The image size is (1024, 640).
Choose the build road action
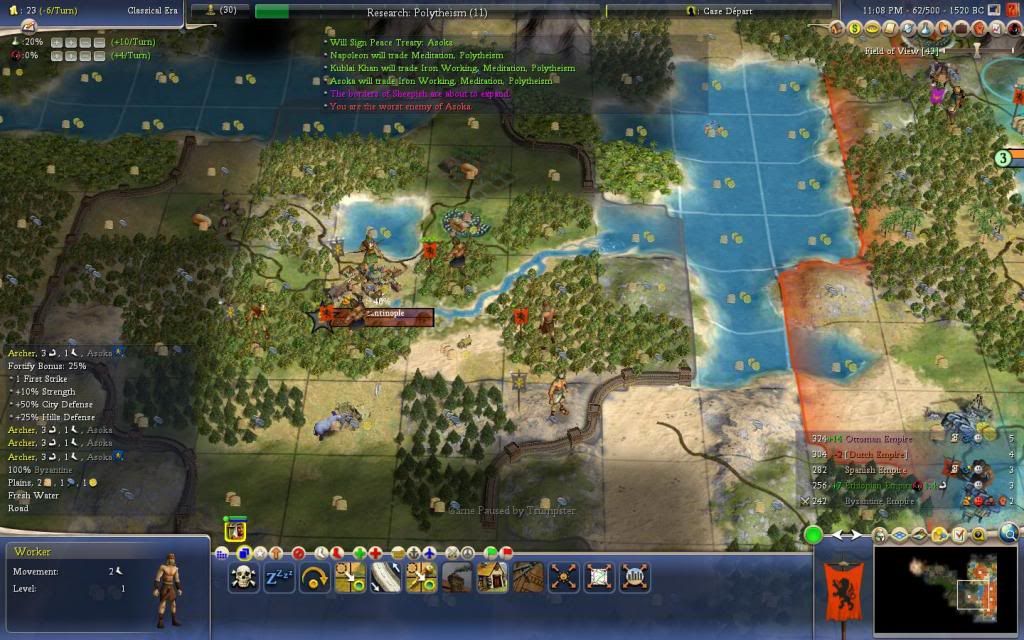pos(386,577)
